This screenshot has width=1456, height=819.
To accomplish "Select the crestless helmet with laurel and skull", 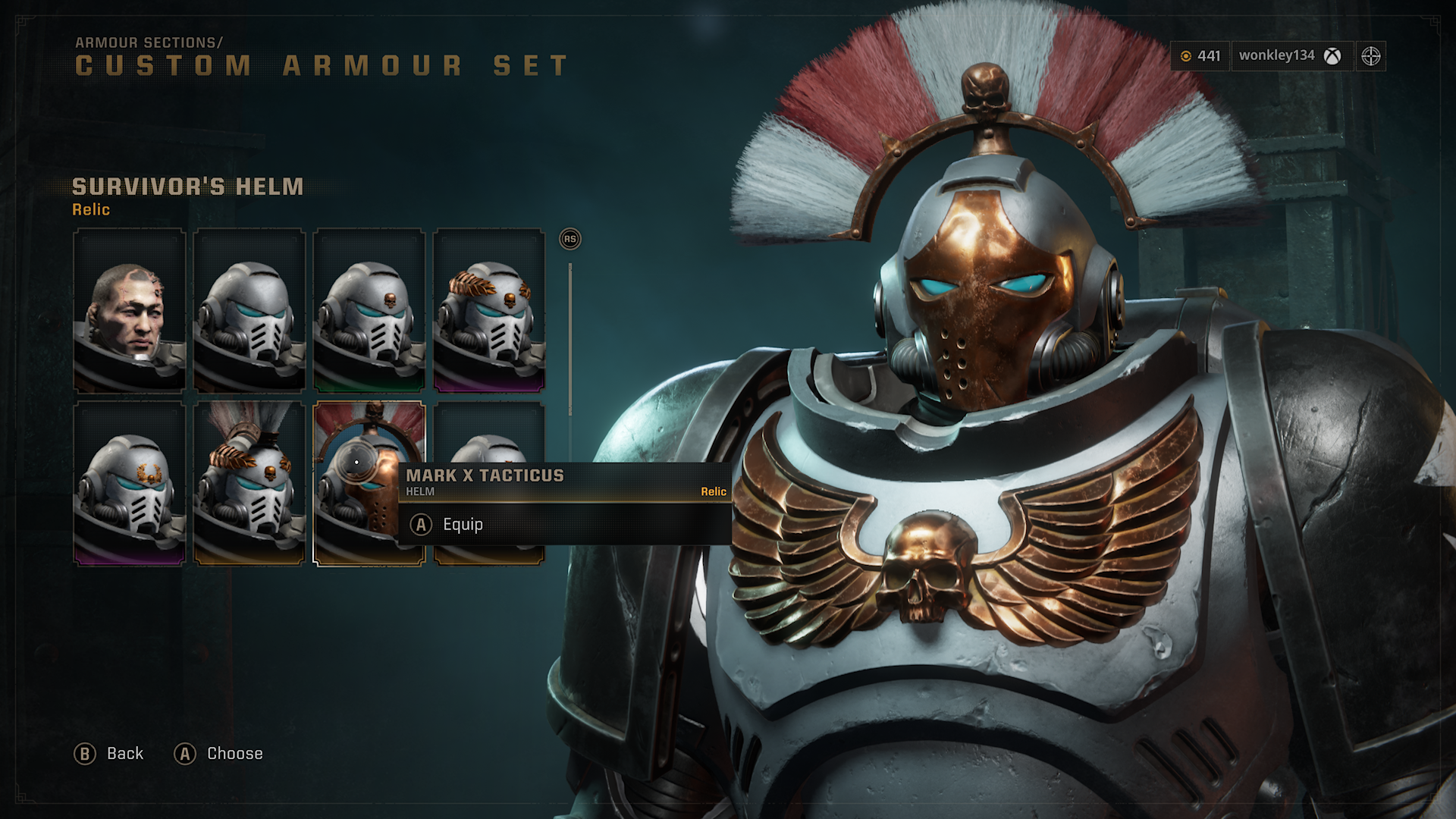I will coord(489,311).
